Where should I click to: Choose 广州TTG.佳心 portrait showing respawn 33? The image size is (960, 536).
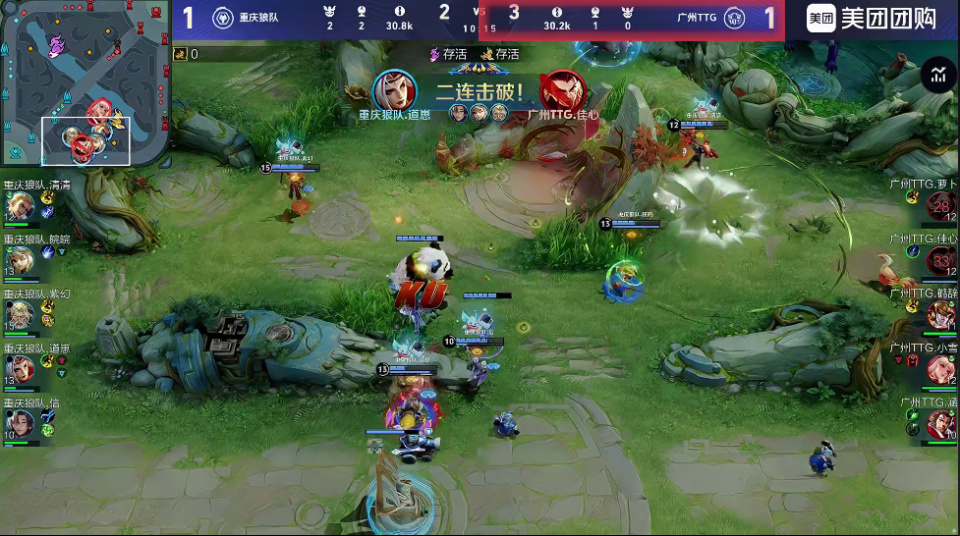tap(941, 262)
